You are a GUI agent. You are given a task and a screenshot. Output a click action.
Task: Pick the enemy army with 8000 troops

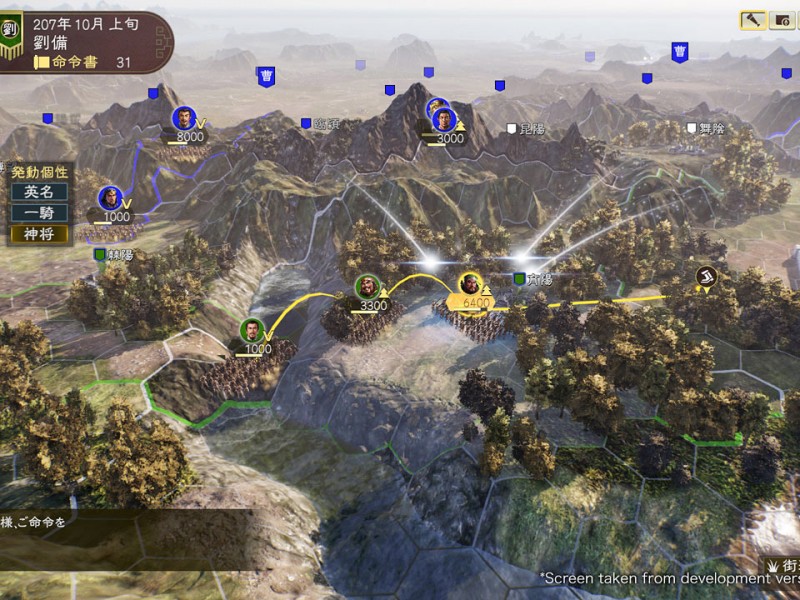(x=184, y=120)
